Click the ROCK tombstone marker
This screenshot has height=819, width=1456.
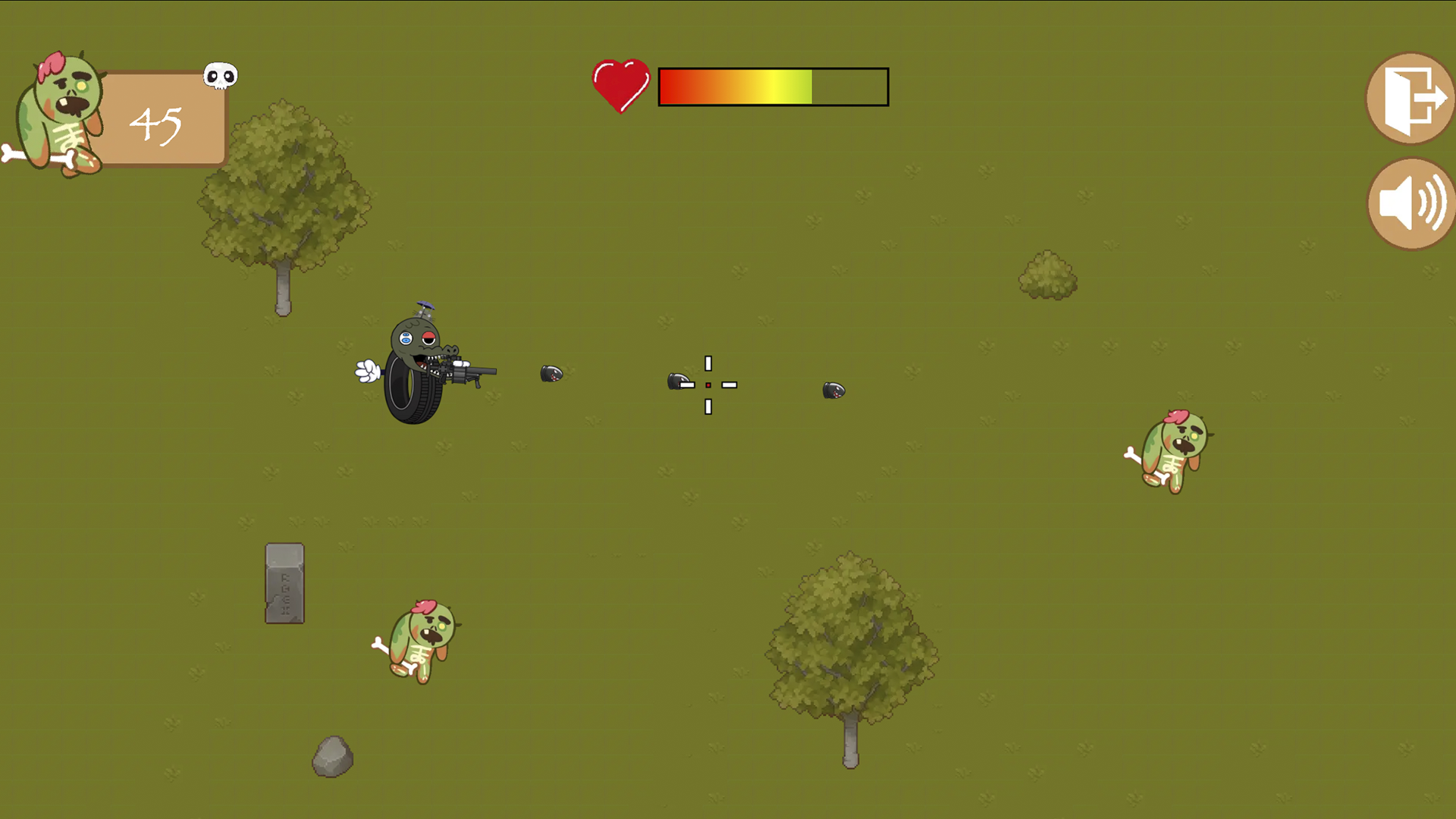[284, 584]
